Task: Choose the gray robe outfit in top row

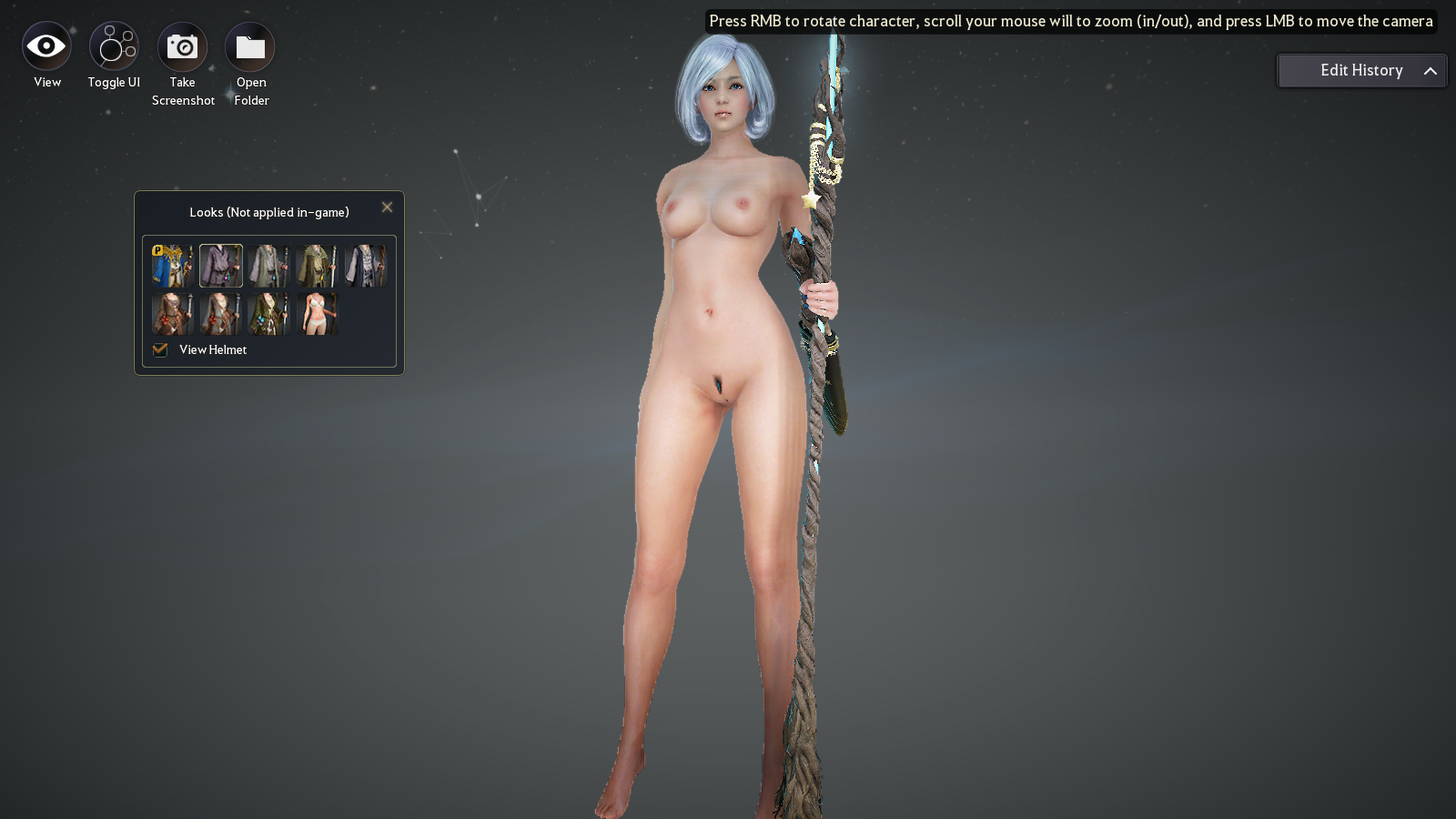Action: (x=269, y=265)
